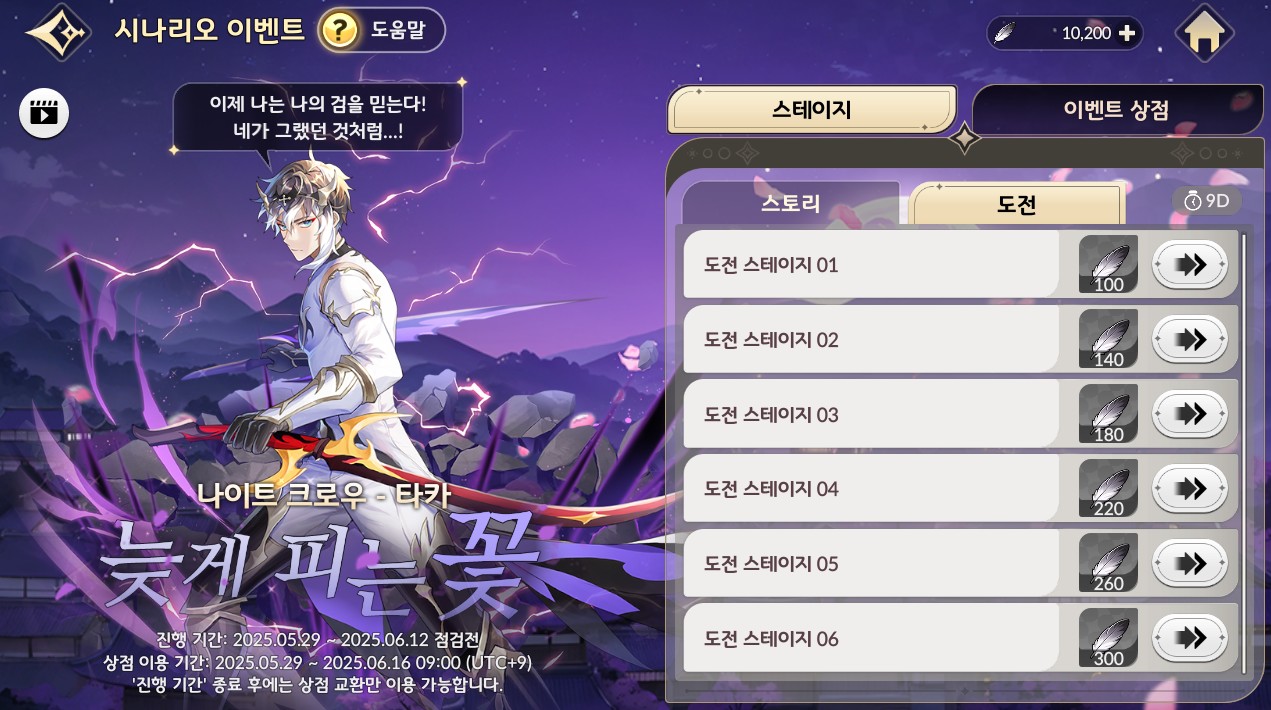Viewport: 1271px width, 710px height.
Task: Click the arrow button for 도전 스테이지 02
Action: (x=1189, y=340)
